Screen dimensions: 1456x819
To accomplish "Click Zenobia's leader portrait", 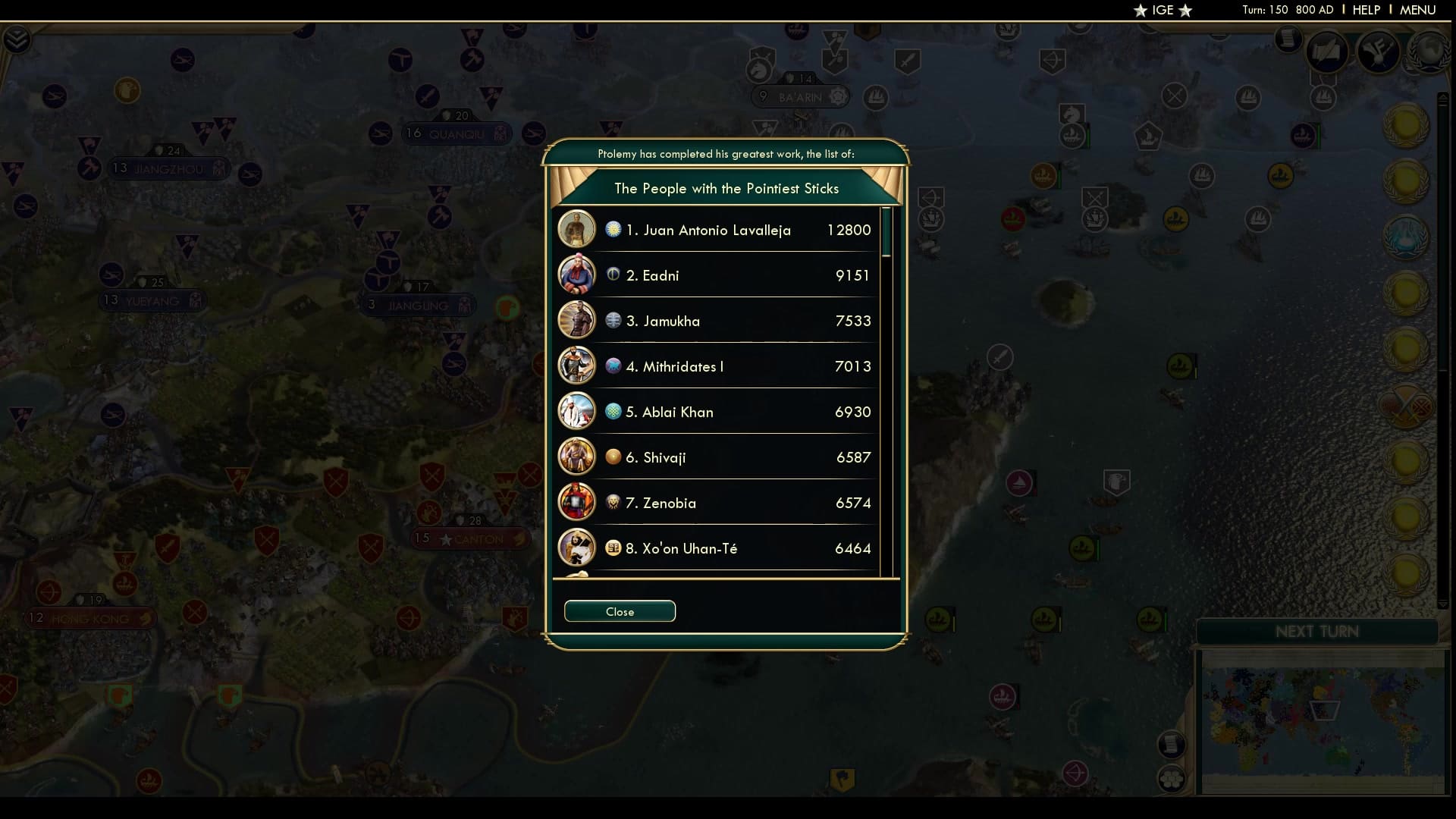I will 577,502.
